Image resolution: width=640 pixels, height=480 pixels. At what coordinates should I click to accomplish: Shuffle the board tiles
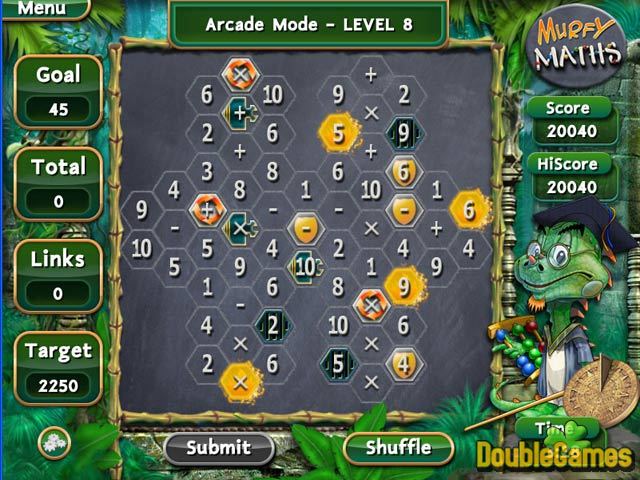(398, 446)
